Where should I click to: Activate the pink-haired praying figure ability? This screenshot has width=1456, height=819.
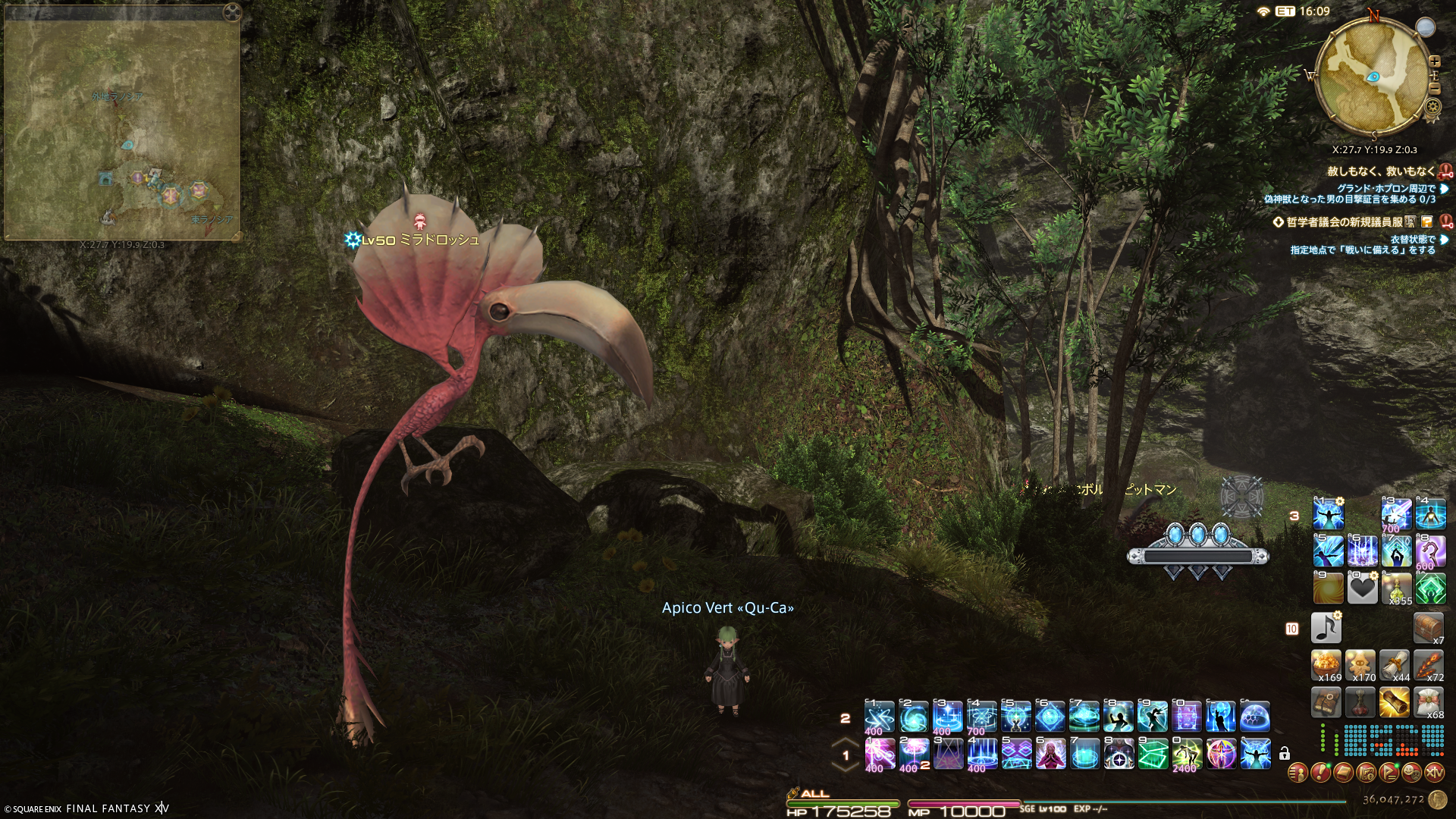pyautogui.click(x=1050, y=754)
